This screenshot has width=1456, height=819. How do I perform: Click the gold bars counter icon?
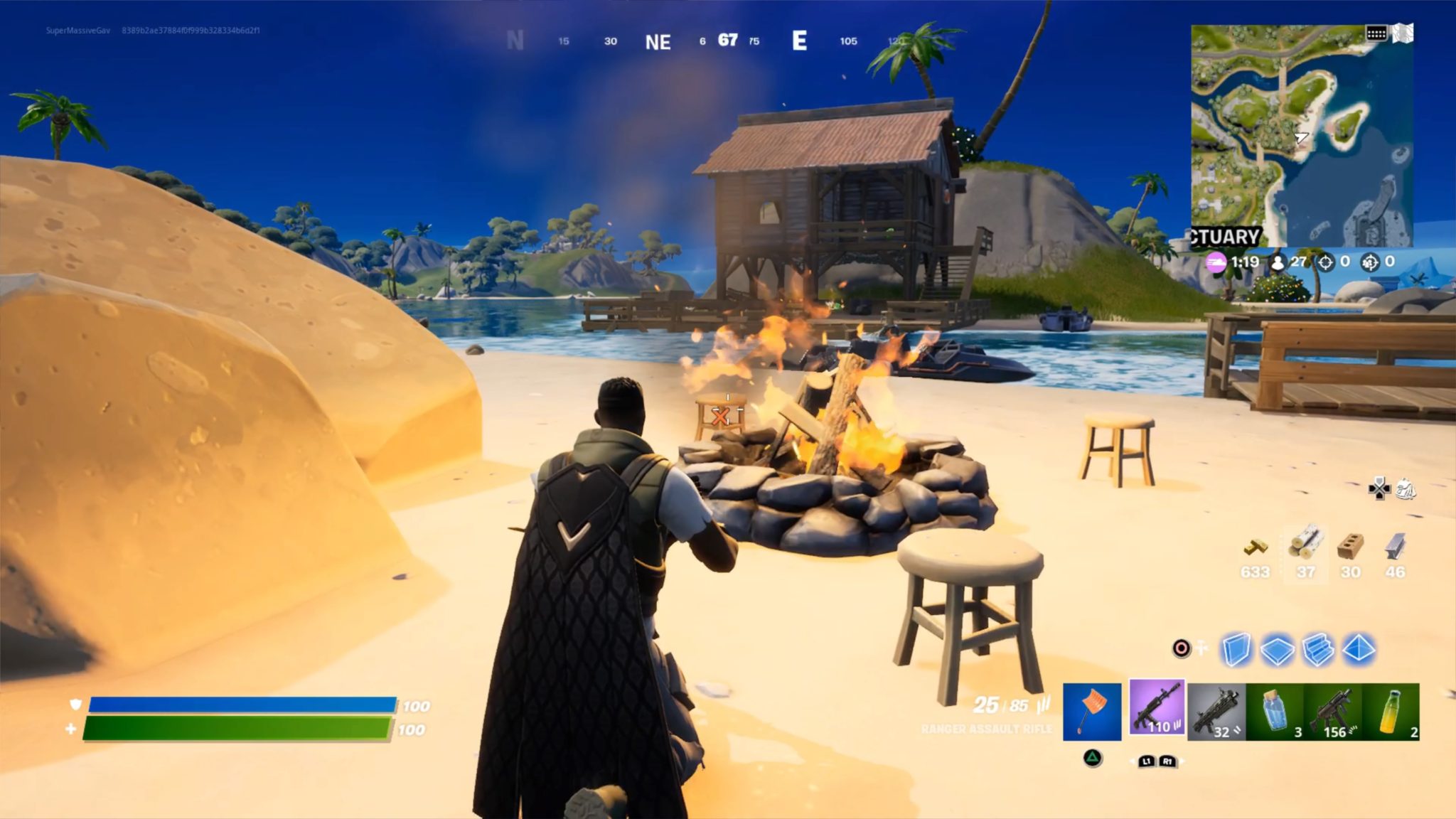pos(1256,547)
